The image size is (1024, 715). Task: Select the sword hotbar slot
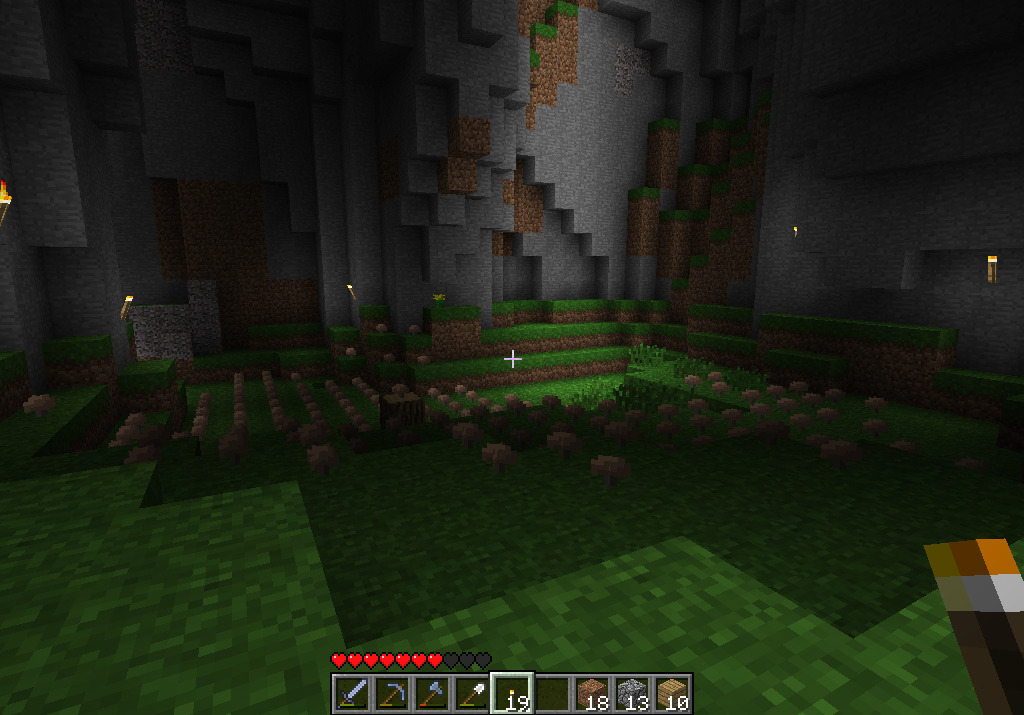[x=352, y=693]
